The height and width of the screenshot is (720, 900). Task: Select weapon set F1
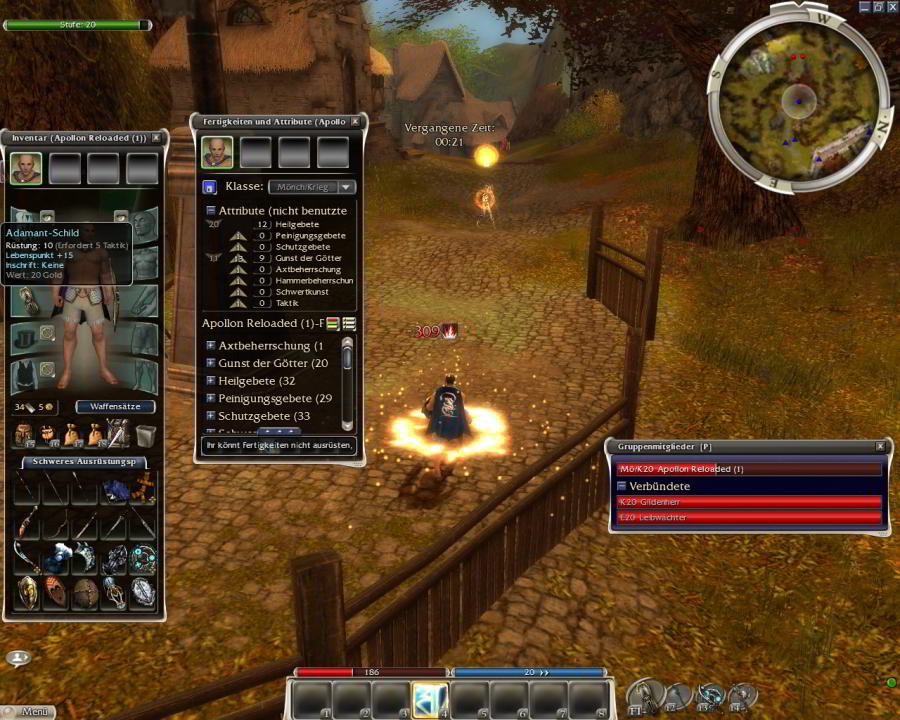(643, 695)
